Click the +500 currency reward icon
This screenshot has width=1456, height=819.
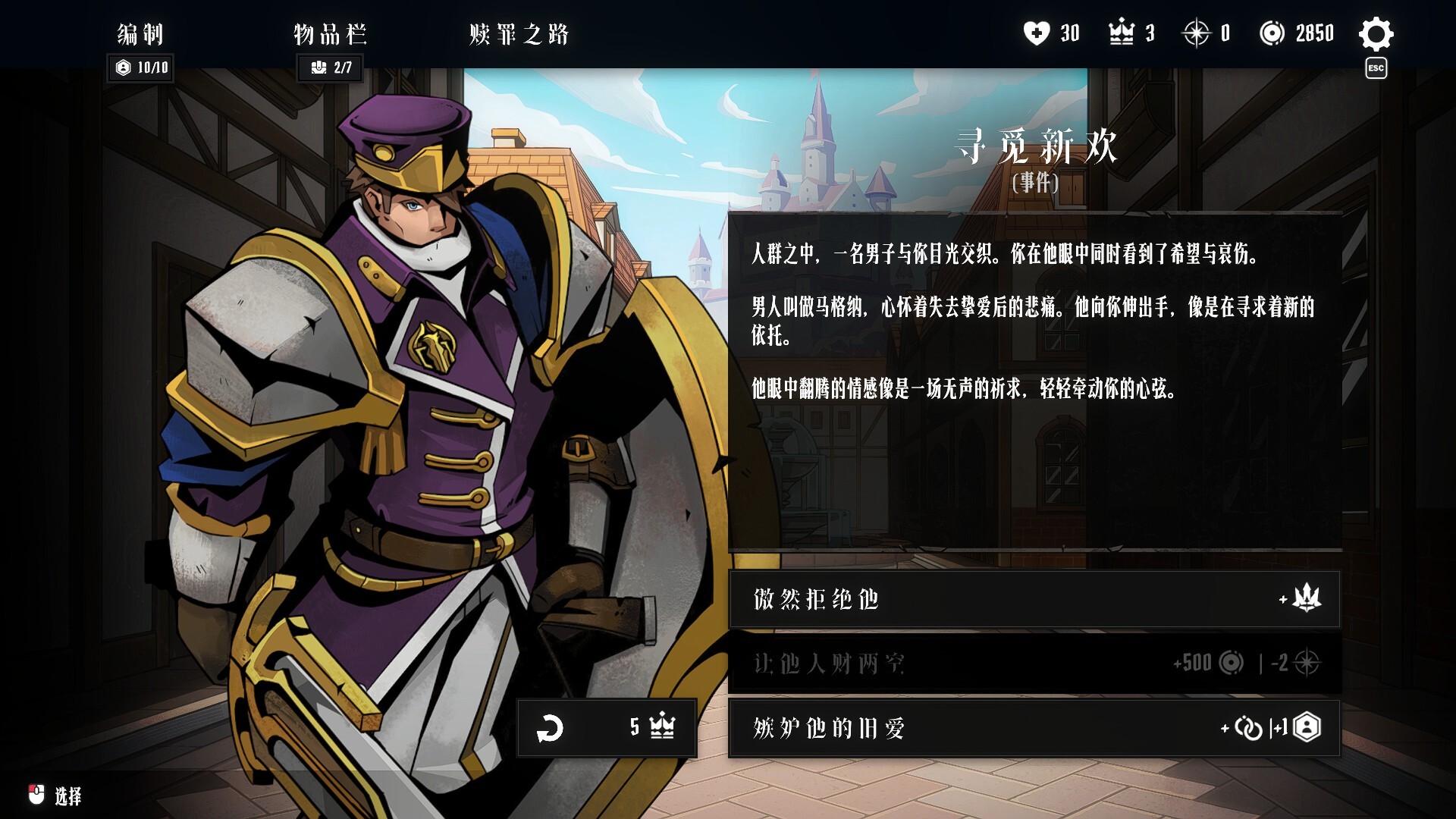[1232, 664]
